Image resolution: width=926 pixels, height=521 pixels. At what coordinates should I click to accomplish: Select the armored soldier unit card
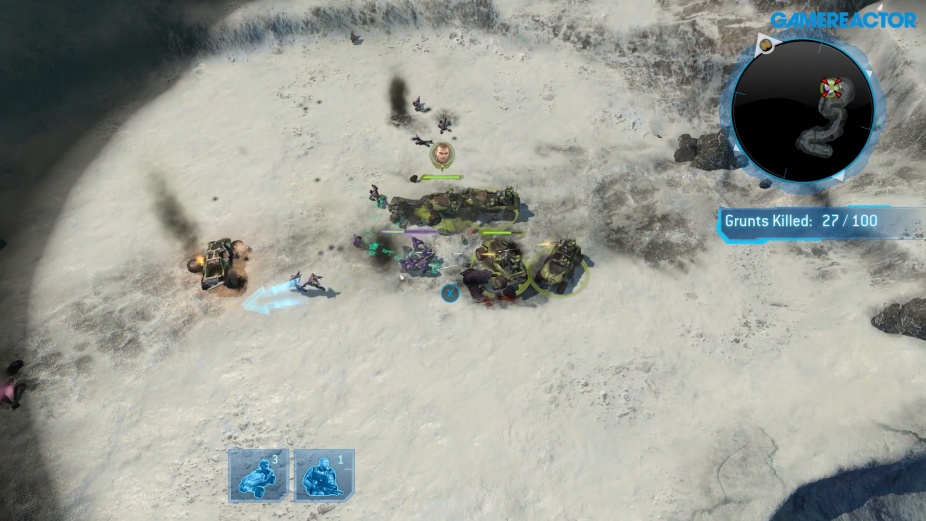[x=323, y=474]
